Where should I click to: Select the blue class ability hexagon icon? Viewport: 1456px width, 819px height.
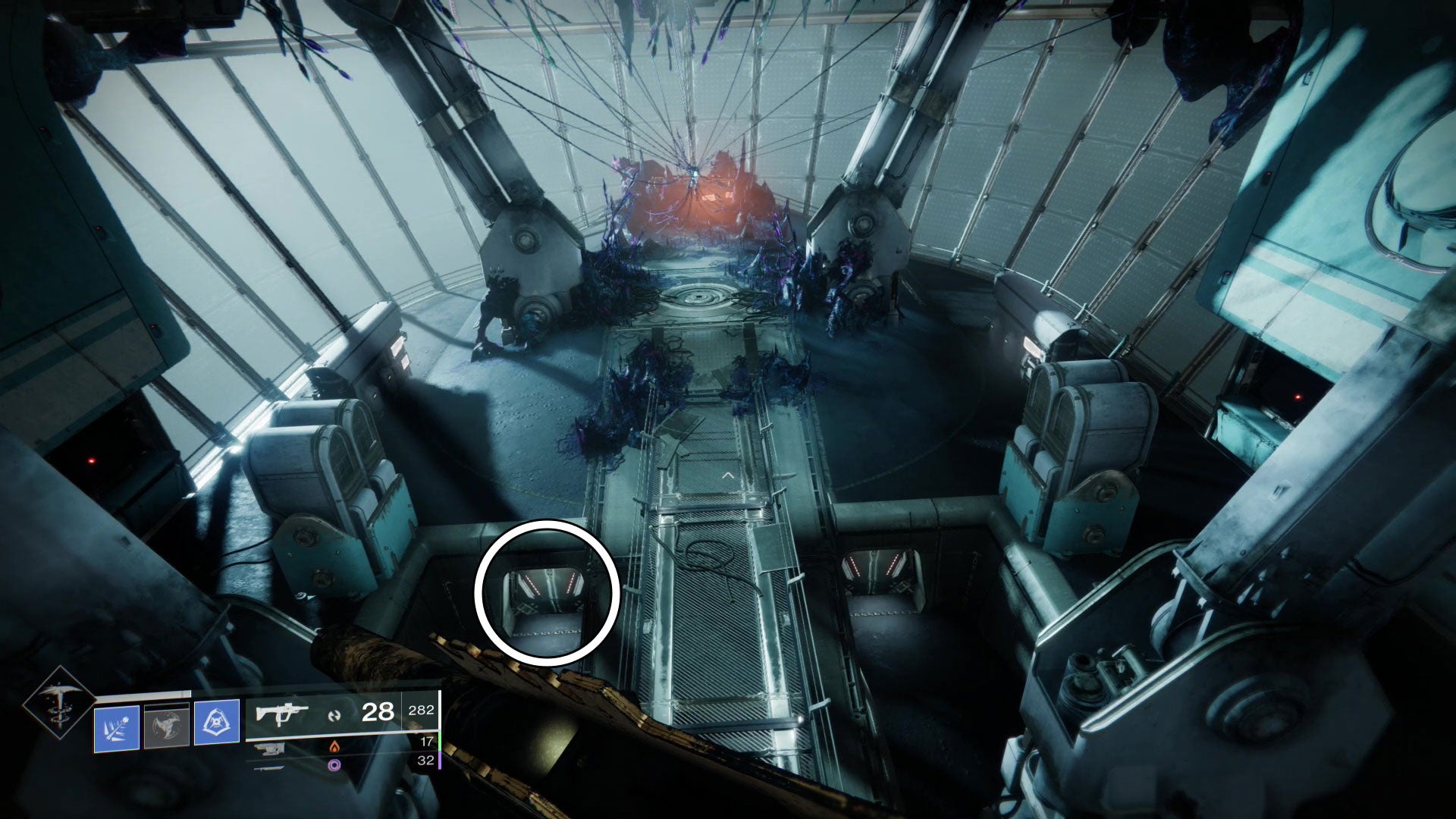216,721
